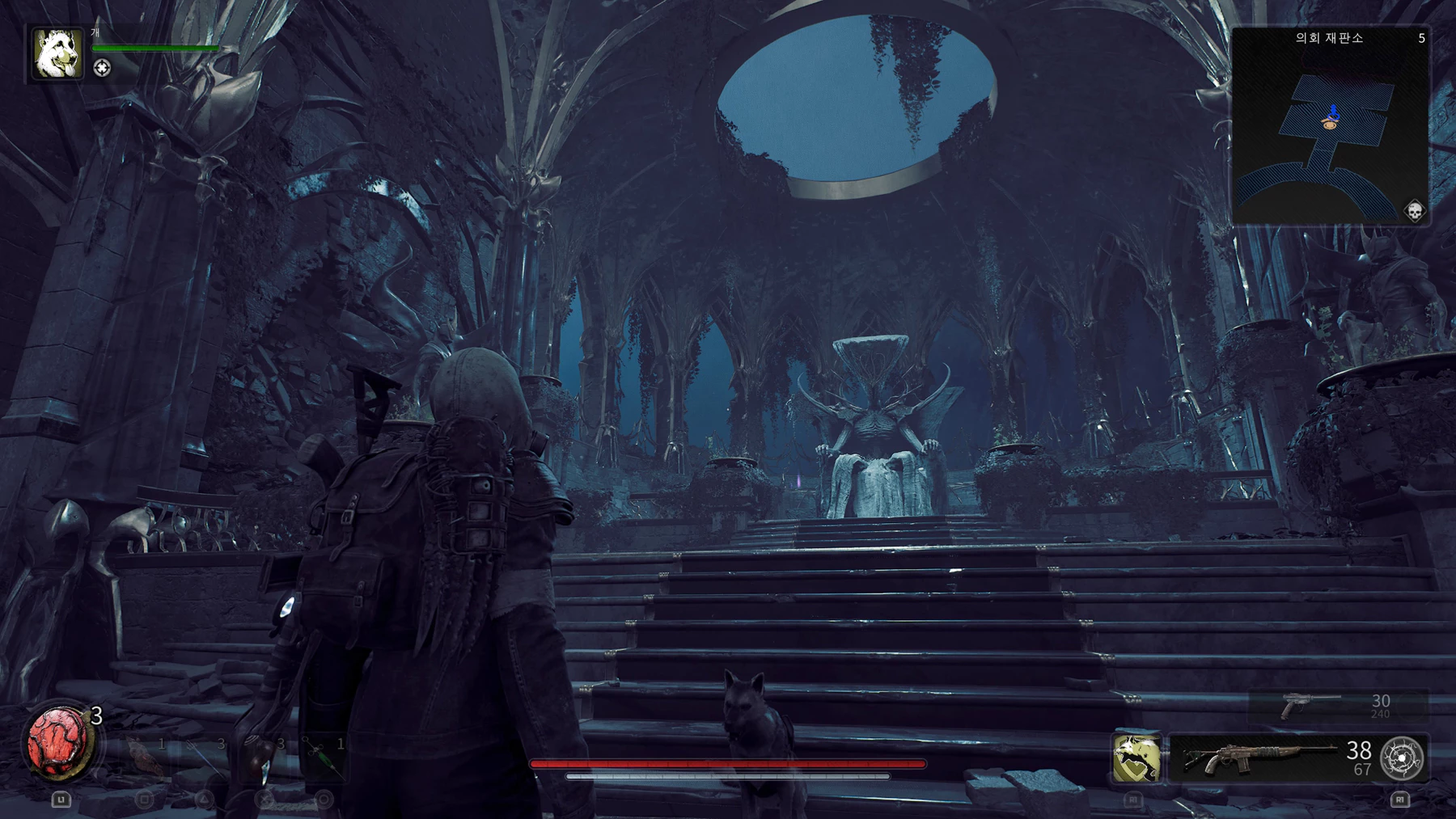Activate the circular weapon mod icon
Image resolution: width=1456 pixels, height=819 pixels.
(1402, 758)
